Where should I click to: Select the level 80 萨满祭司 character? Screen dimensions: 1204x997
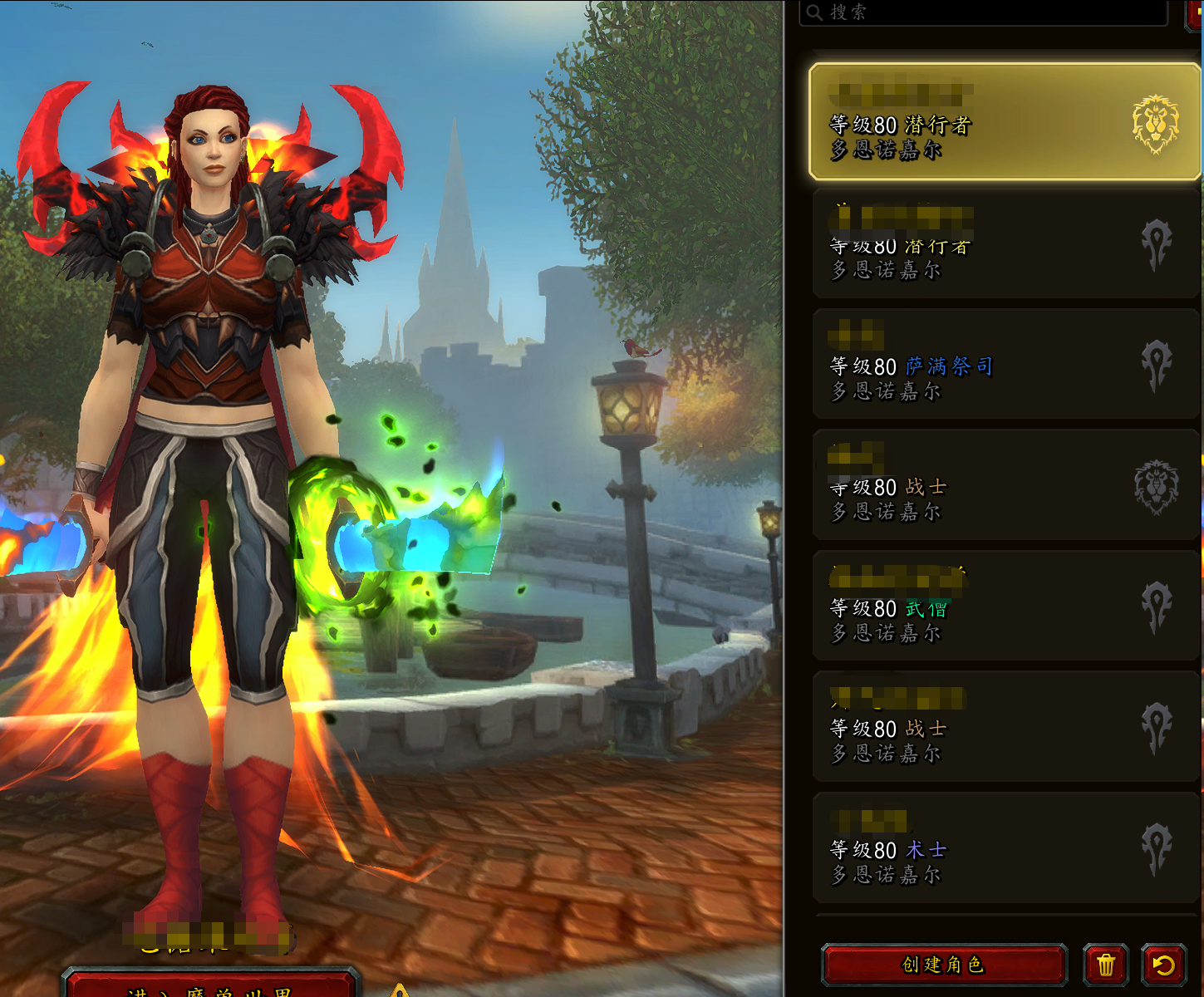pos(1004,365)
